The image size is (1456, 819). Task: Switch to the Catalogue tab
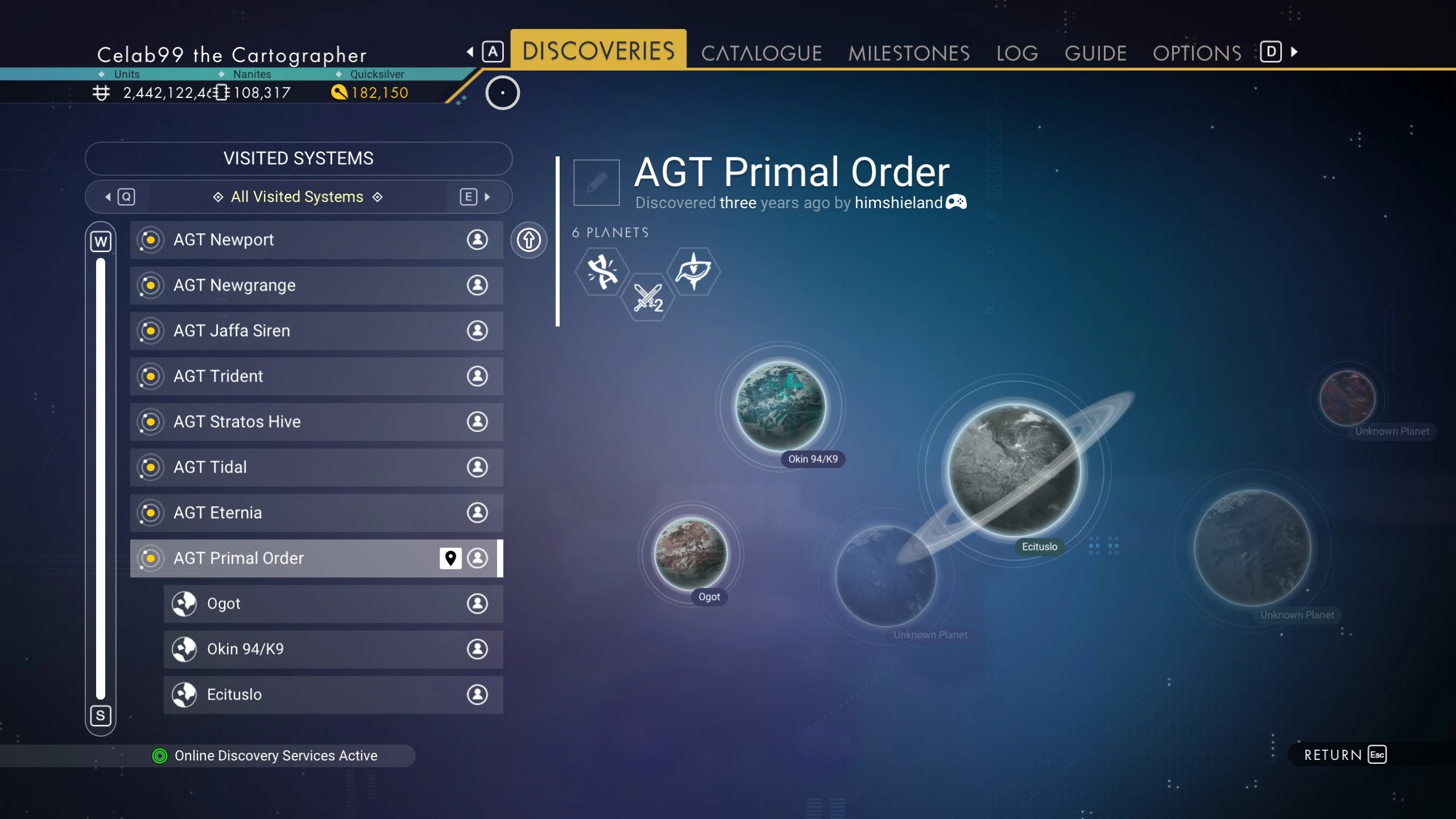click(x=761, y=53)
